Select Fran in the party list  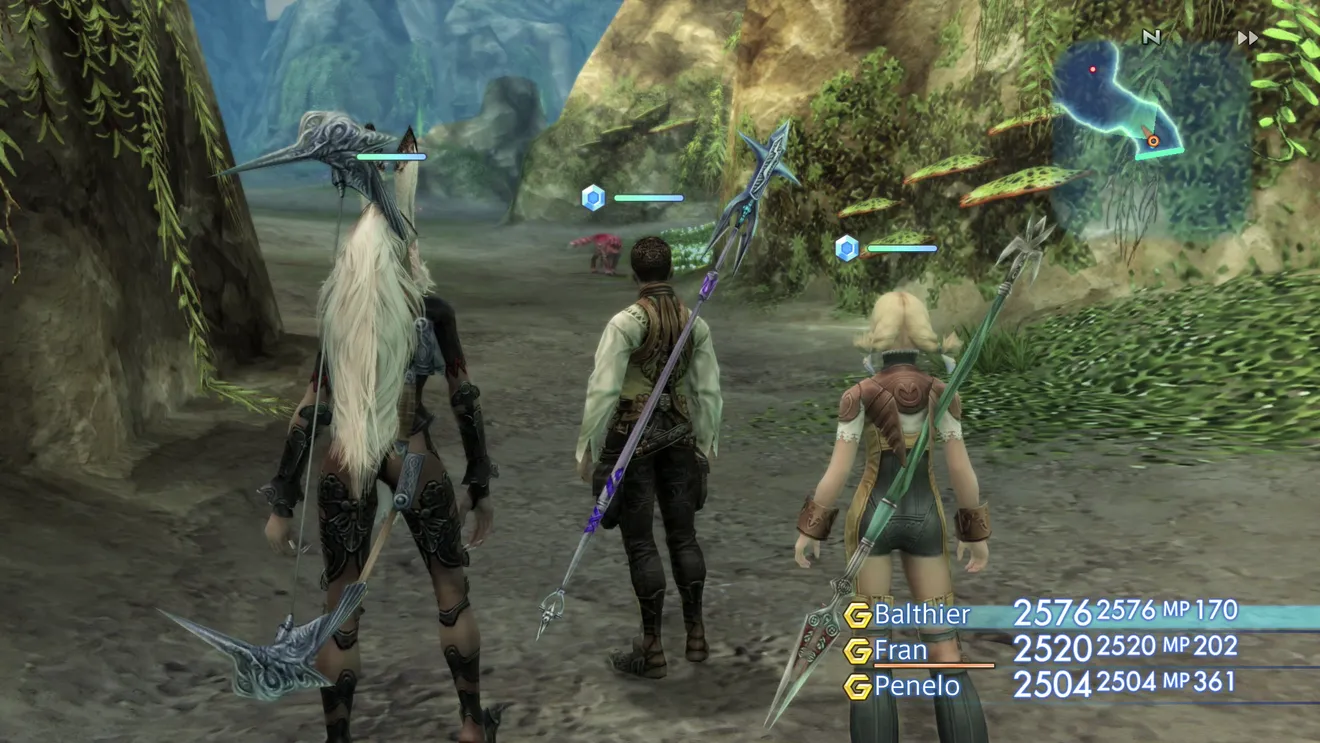pos(900,650)
